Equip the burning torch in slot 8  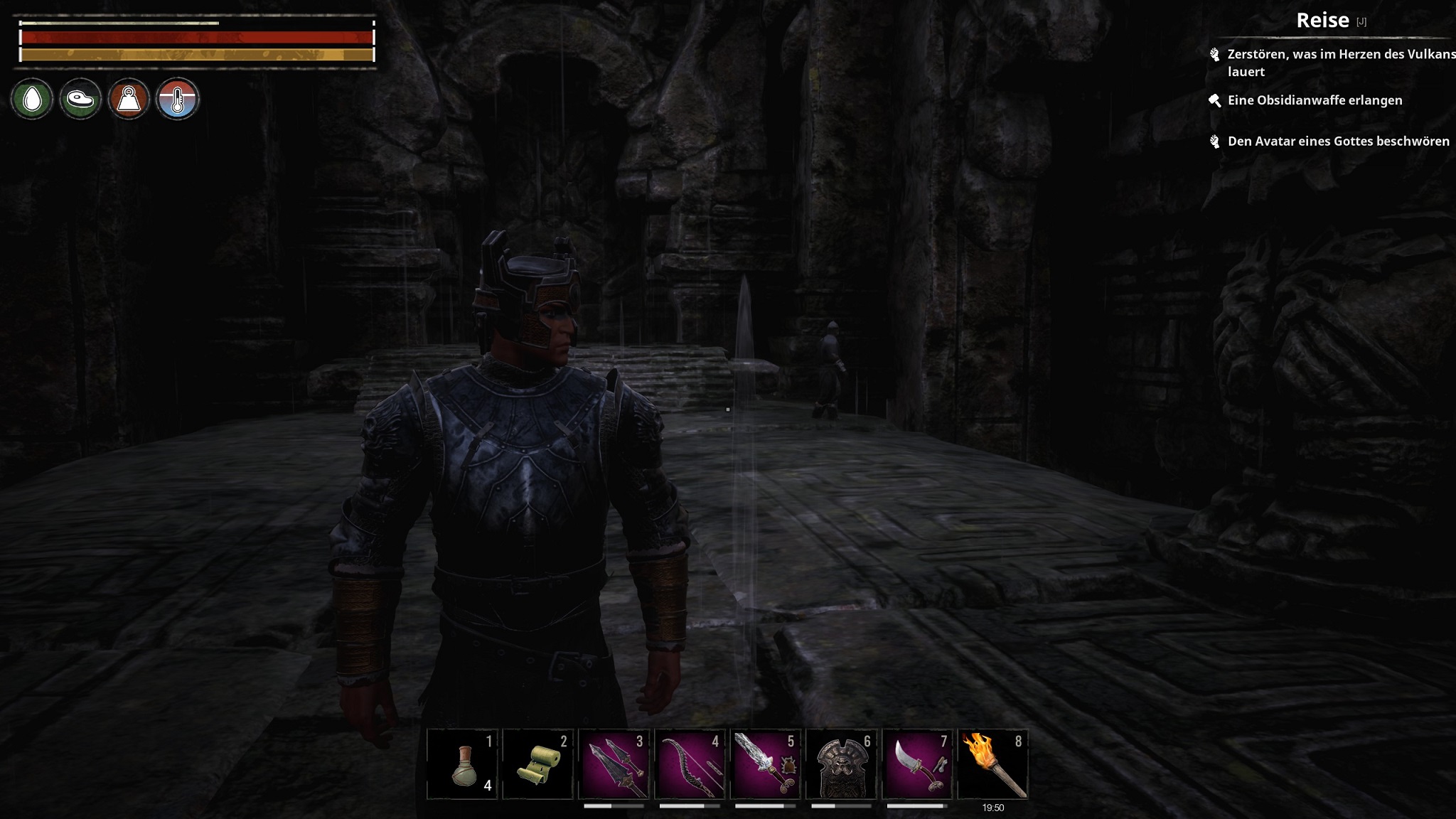coord(993,765)
